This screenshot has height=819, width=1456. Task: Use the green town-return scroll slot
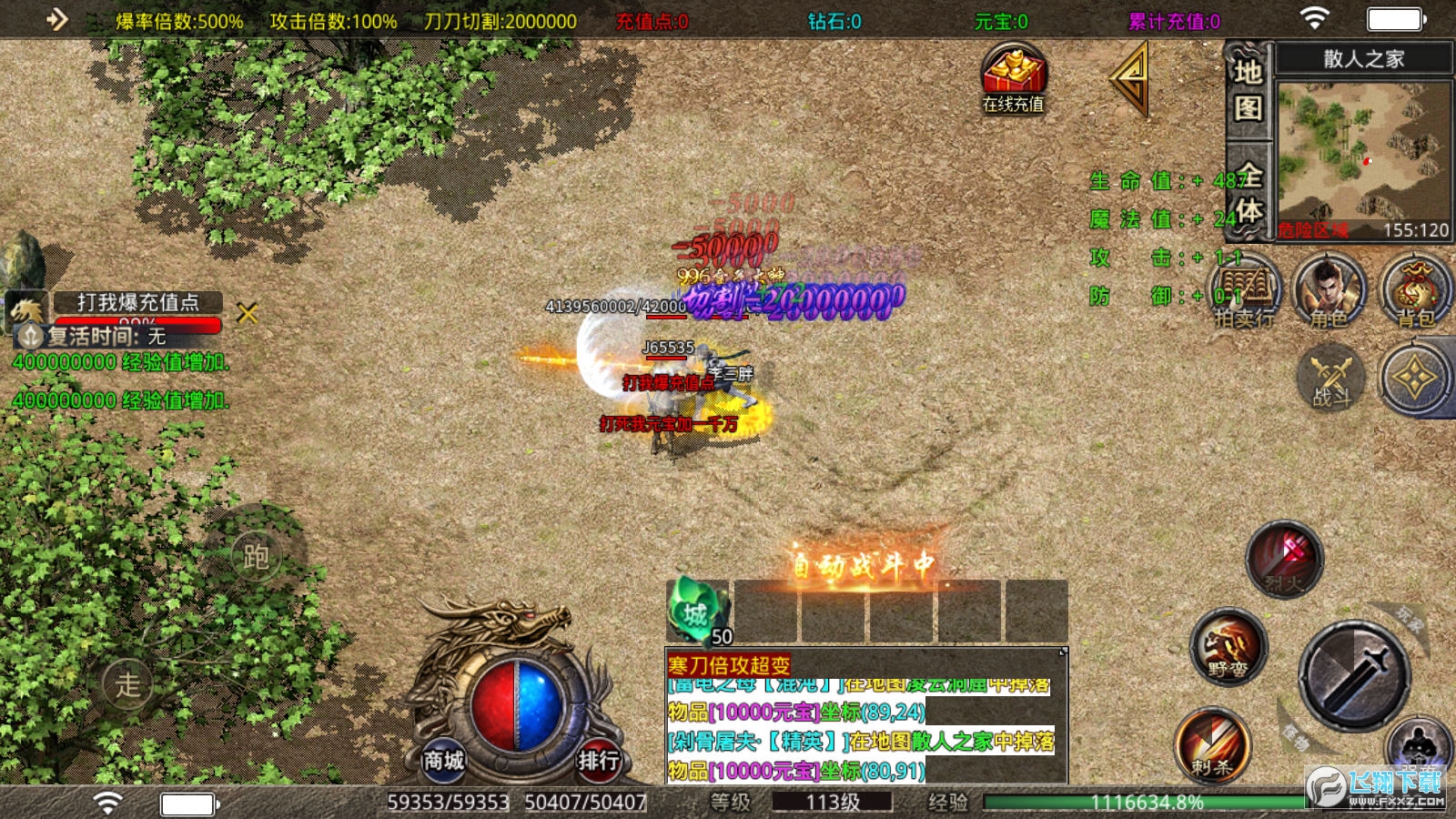[x=698, y=612]
